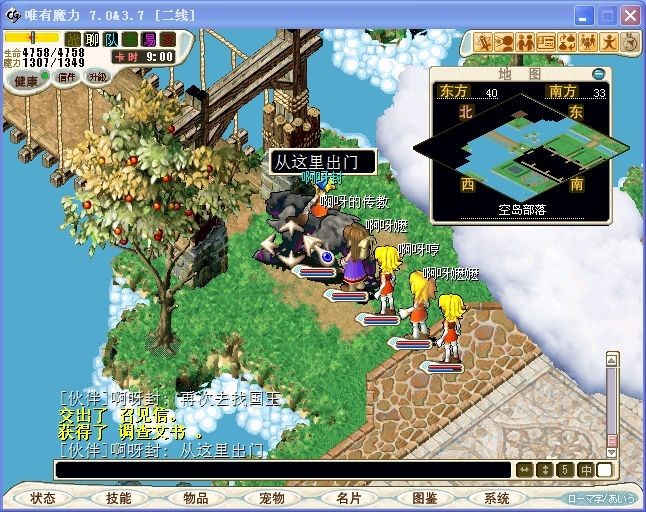
Task: Open the 技能 skills menu
Action: tap(119, 498)
